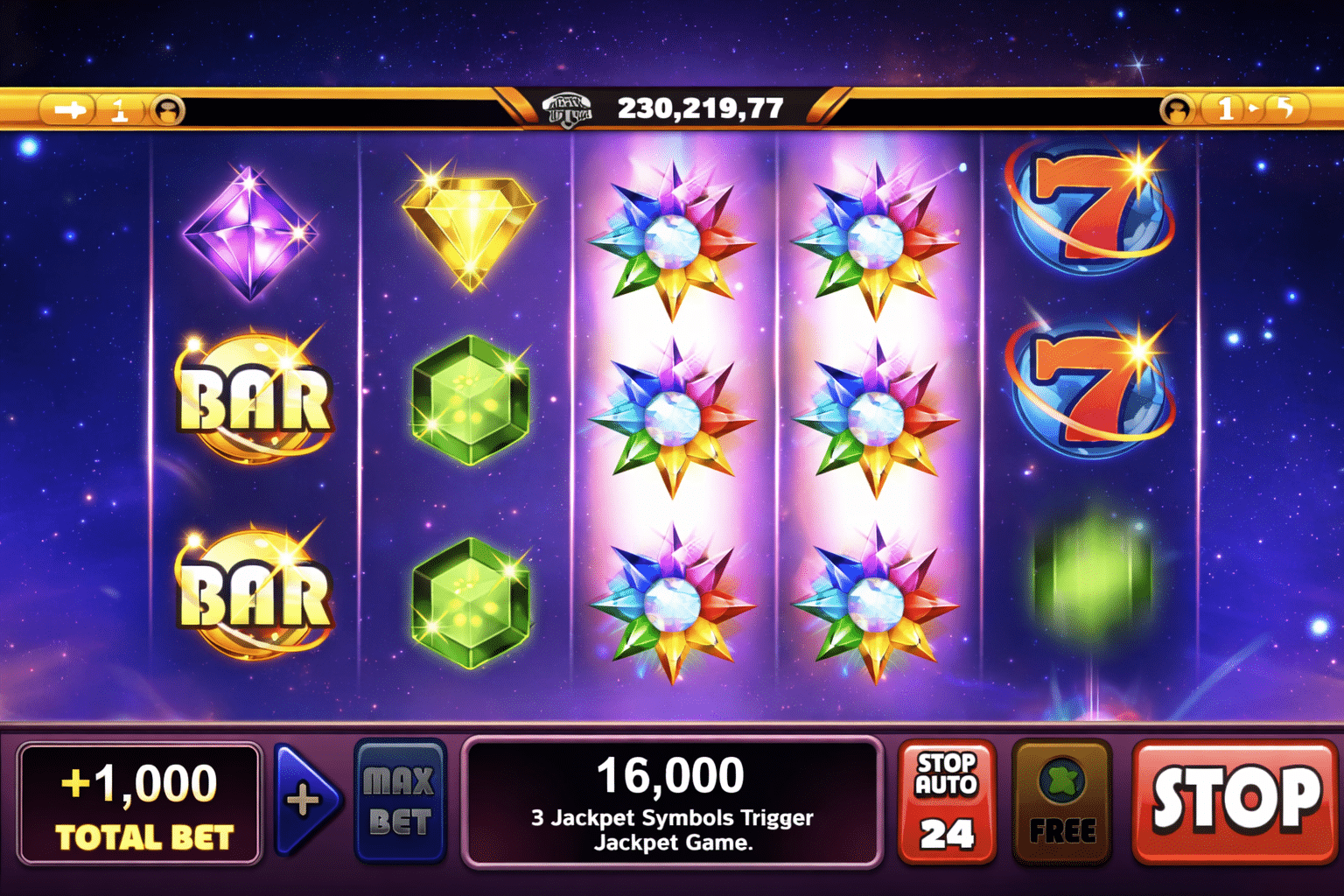Click the arrow button on the top-left gold bar
Viewport: 1344px width, 896px height.
tap(70, 109)
